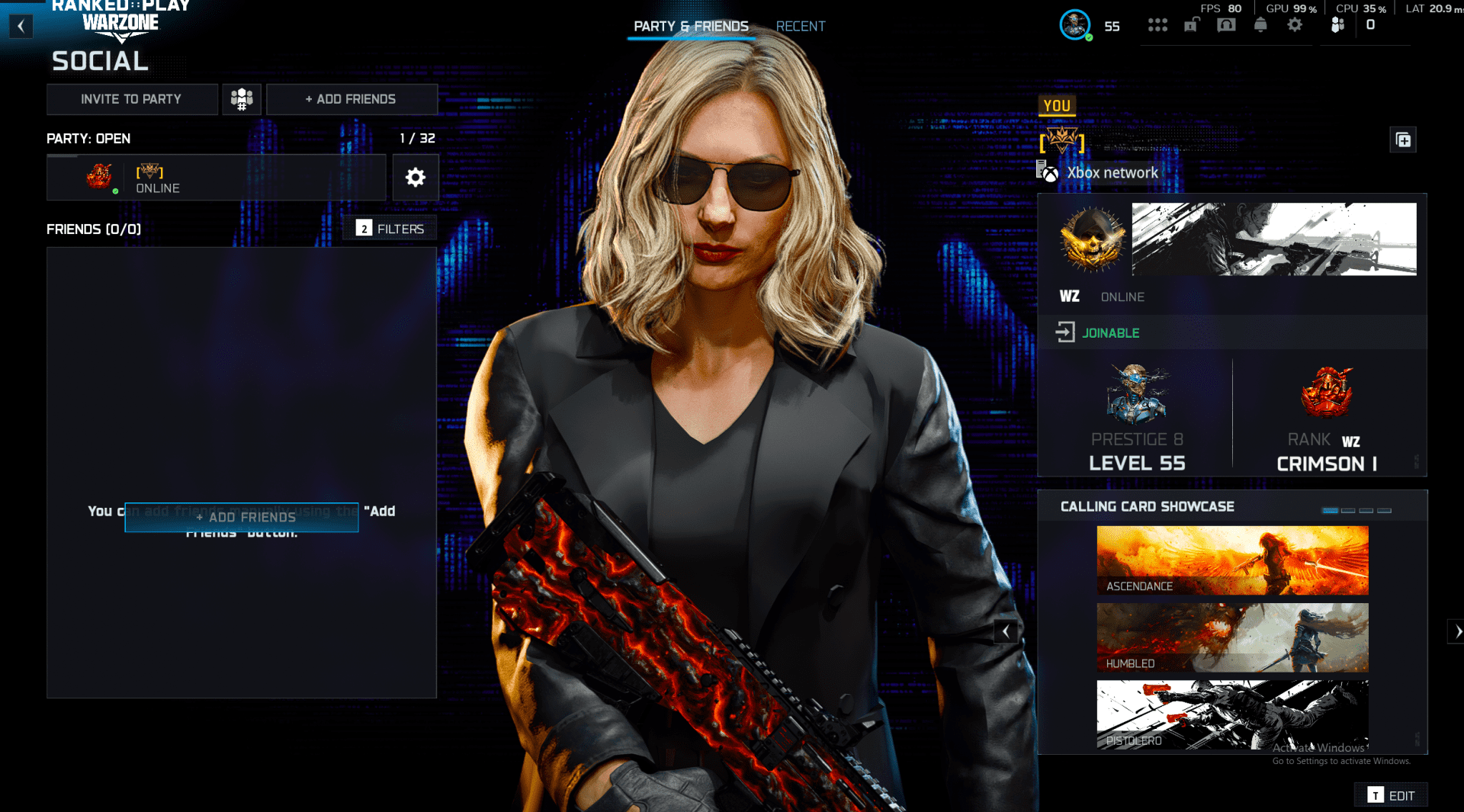Click the Add Friends button
The width and height of the screenshot is (1464, 812).
(352, 98)
